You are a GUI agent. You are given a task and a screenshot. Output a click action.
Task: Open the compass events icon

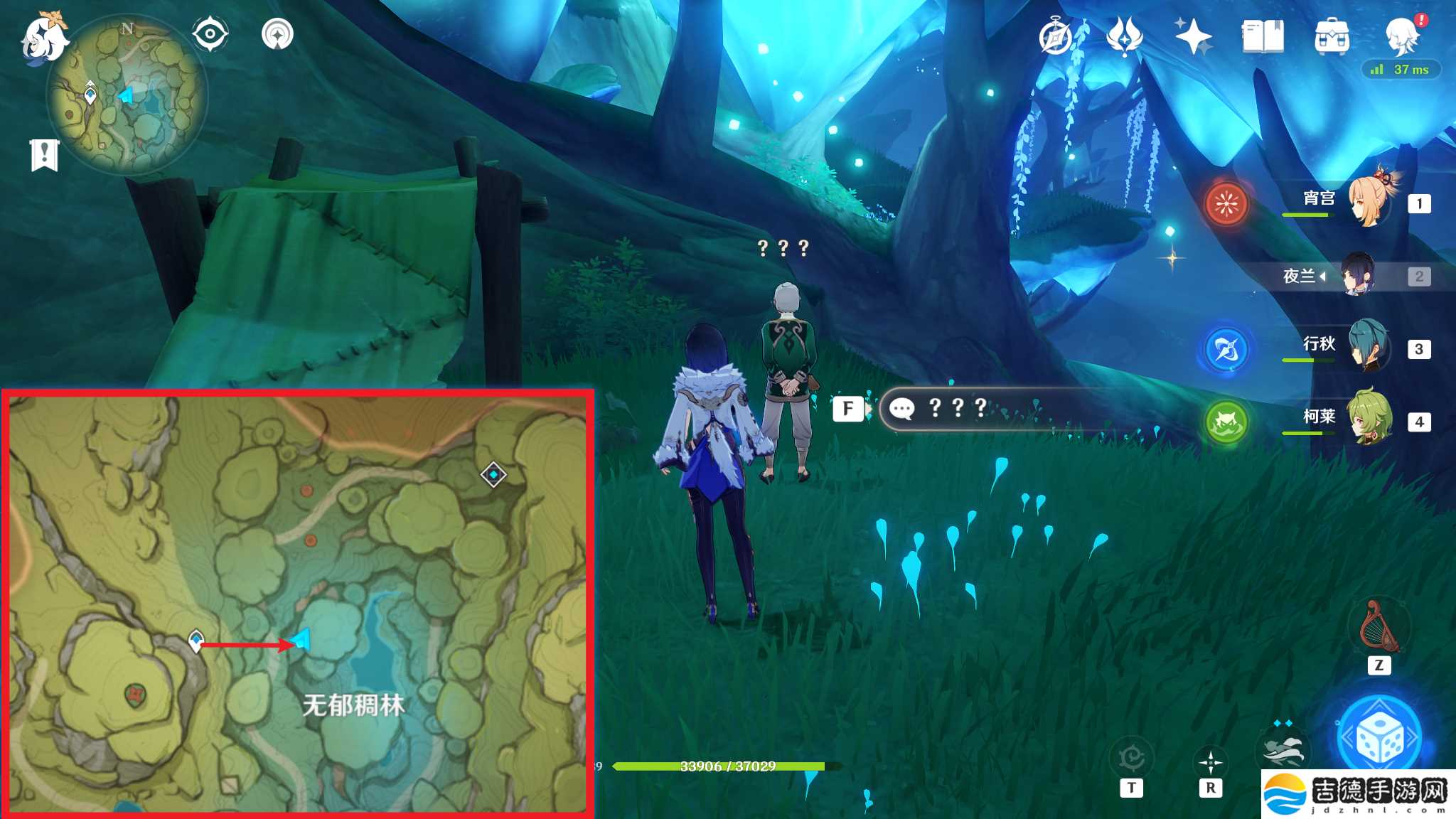(x=1056, y=37)
